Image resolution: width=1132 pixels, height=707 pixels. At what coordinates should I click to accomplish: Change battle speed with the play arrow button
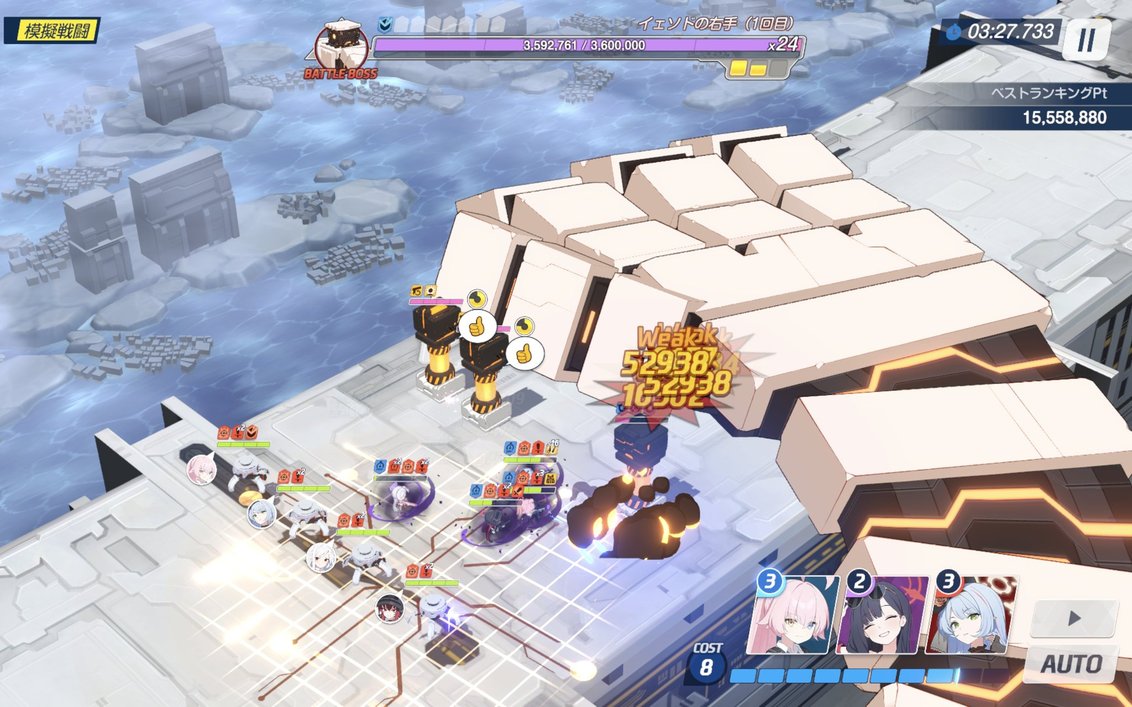coord(1073,619)
